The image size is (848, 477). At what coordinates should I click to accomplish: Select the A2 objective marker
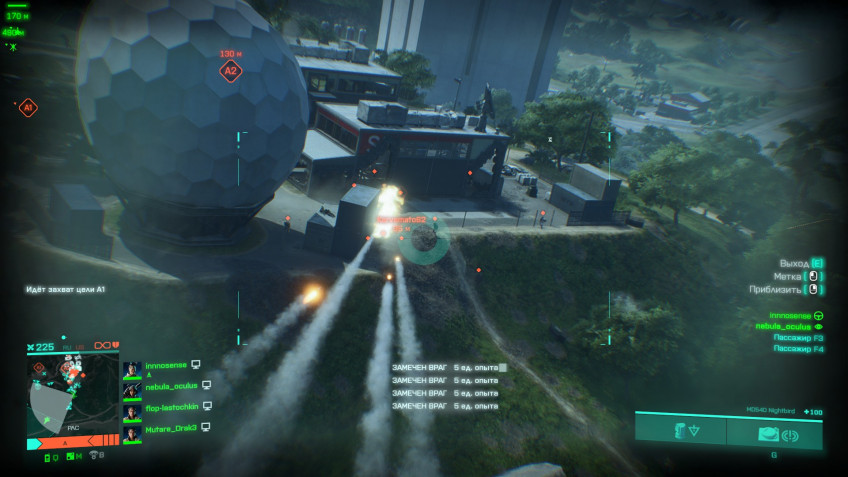[x=231, y=71]
